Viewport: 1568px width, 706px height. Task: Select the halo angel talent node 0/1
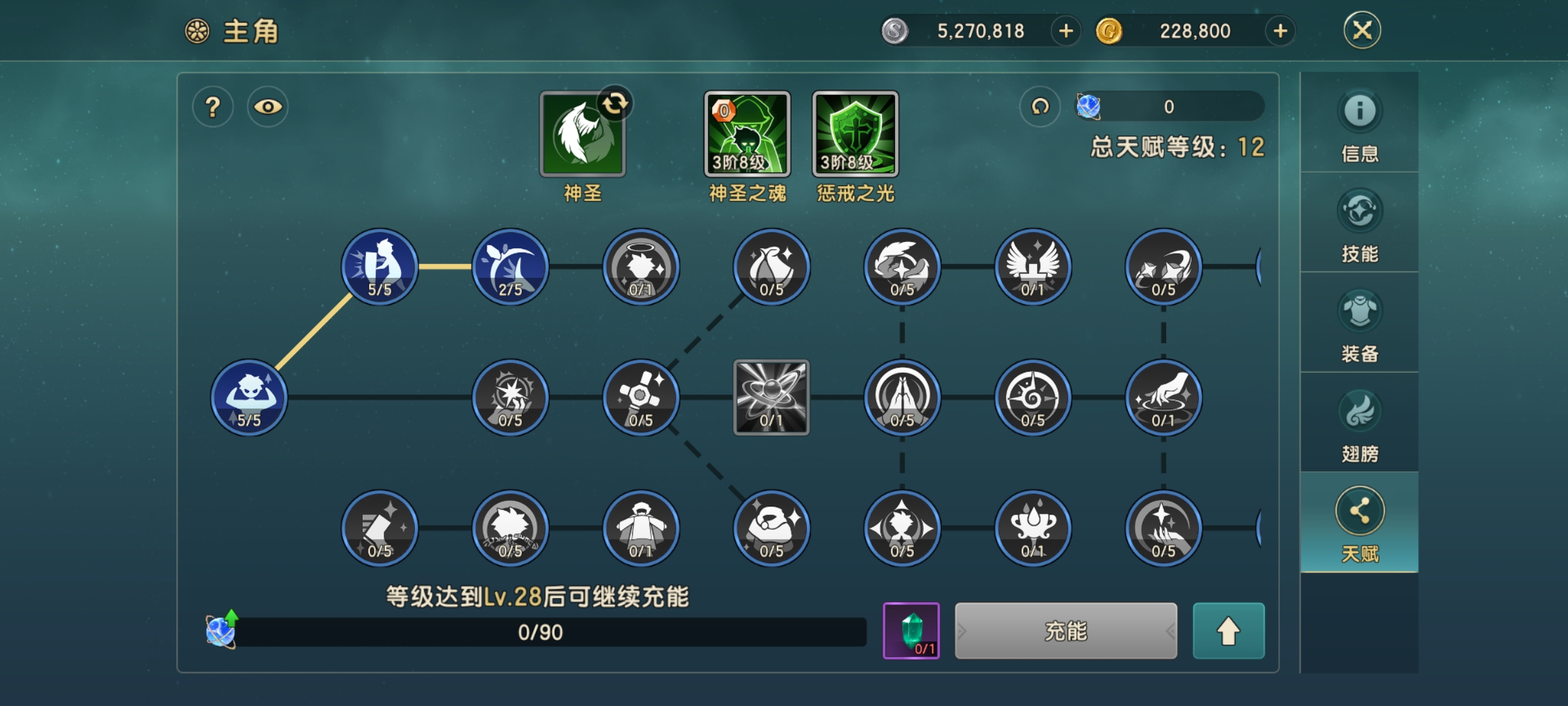[641, 267]
